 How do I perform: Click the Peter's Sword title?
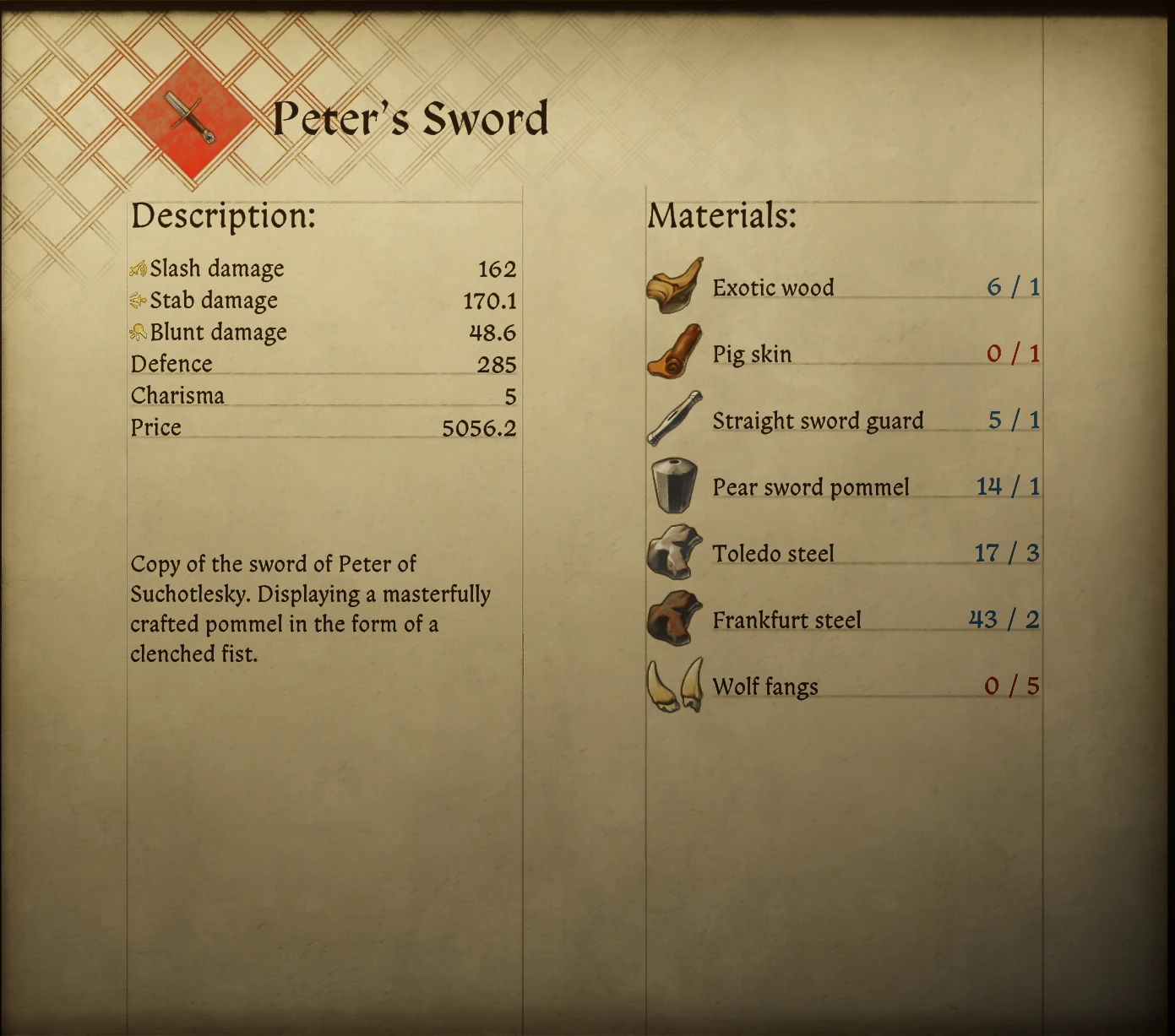(411, 117)
